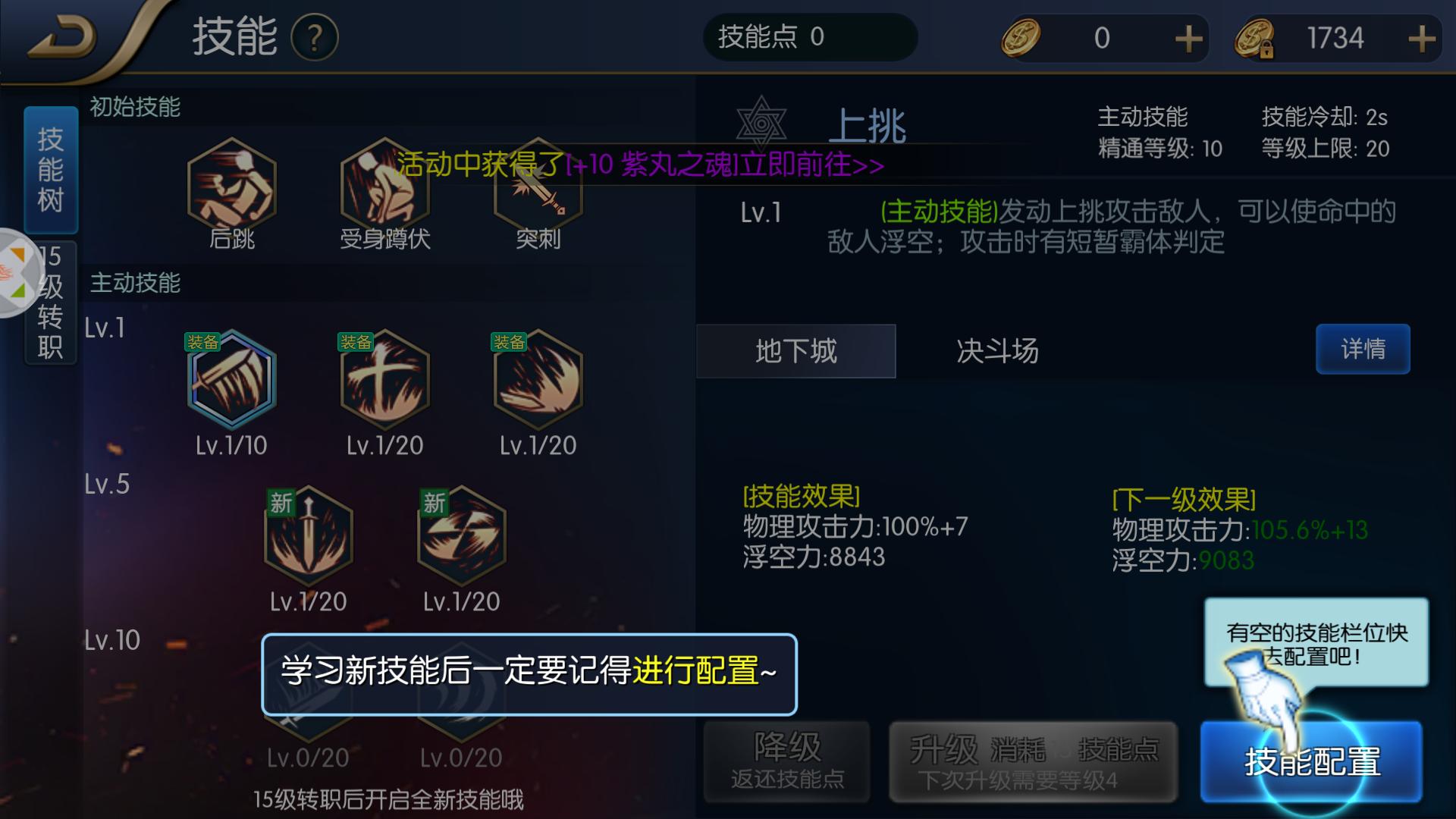Switch to the 决斗场 tab

pos(995,351)
